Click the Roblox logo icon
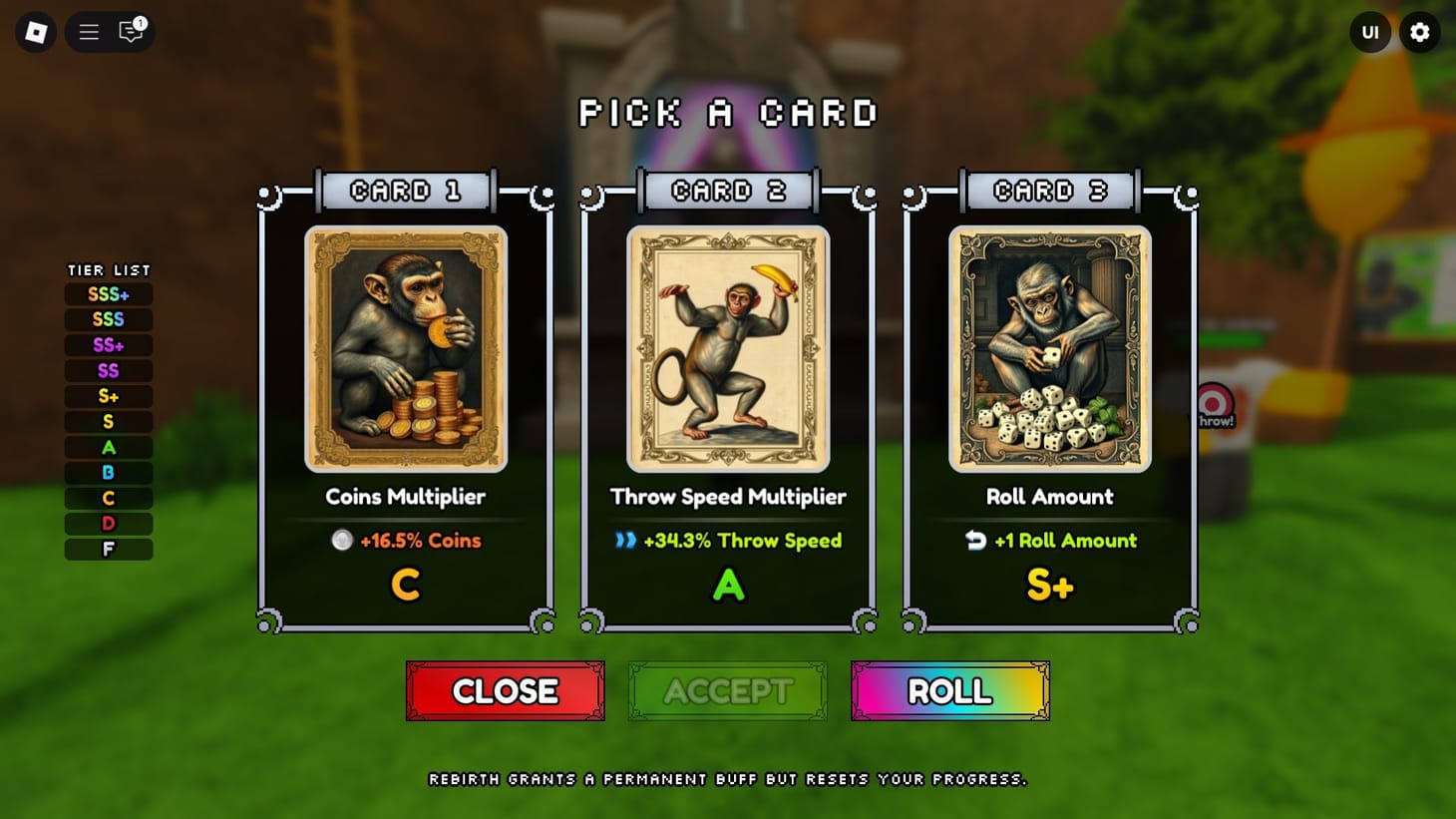The image size is (1456, 819). [x=35, y=31]
